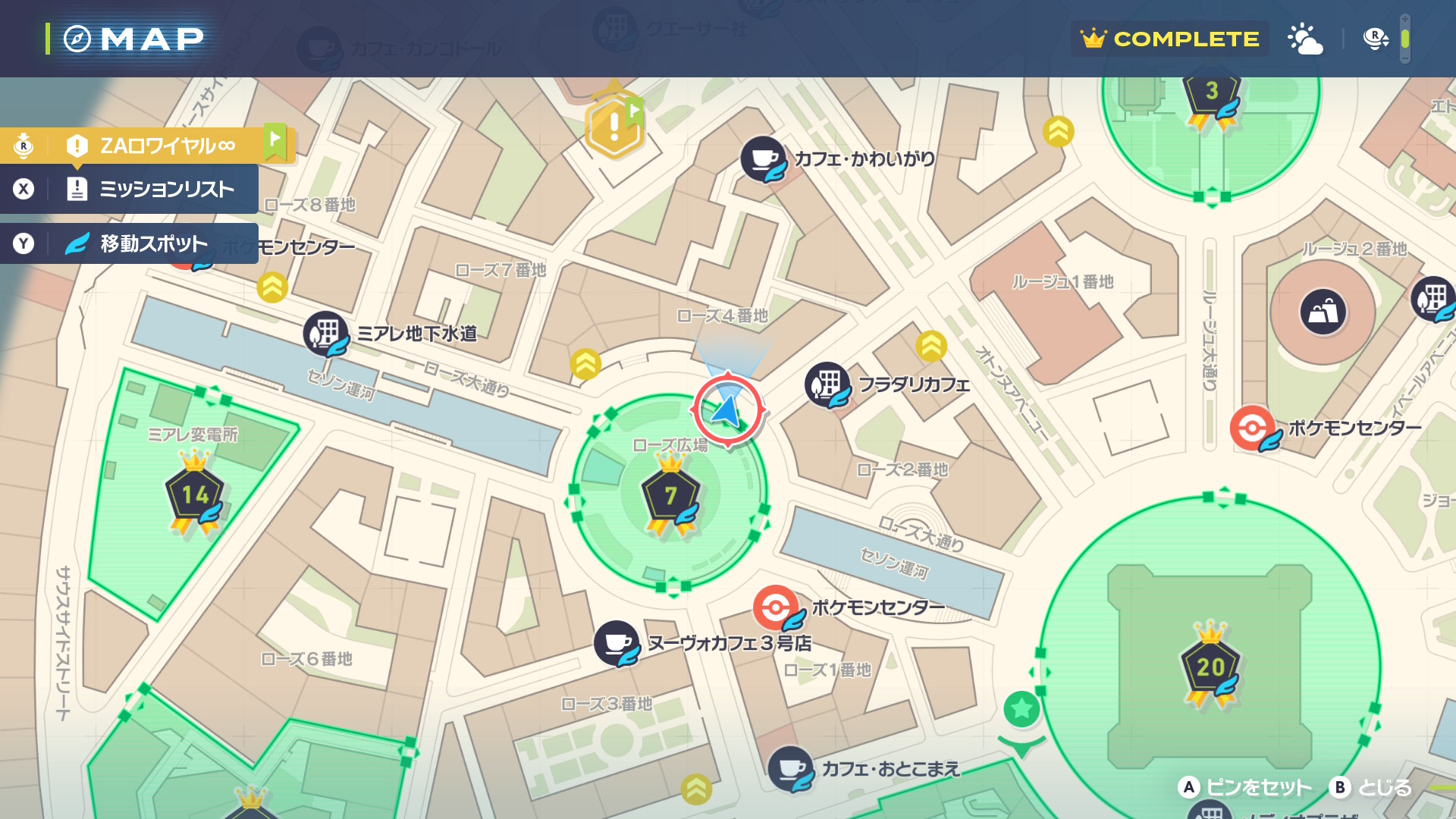
Task: Choose the フラダリカフェ map marker
Action: click(x=827, y=384)
